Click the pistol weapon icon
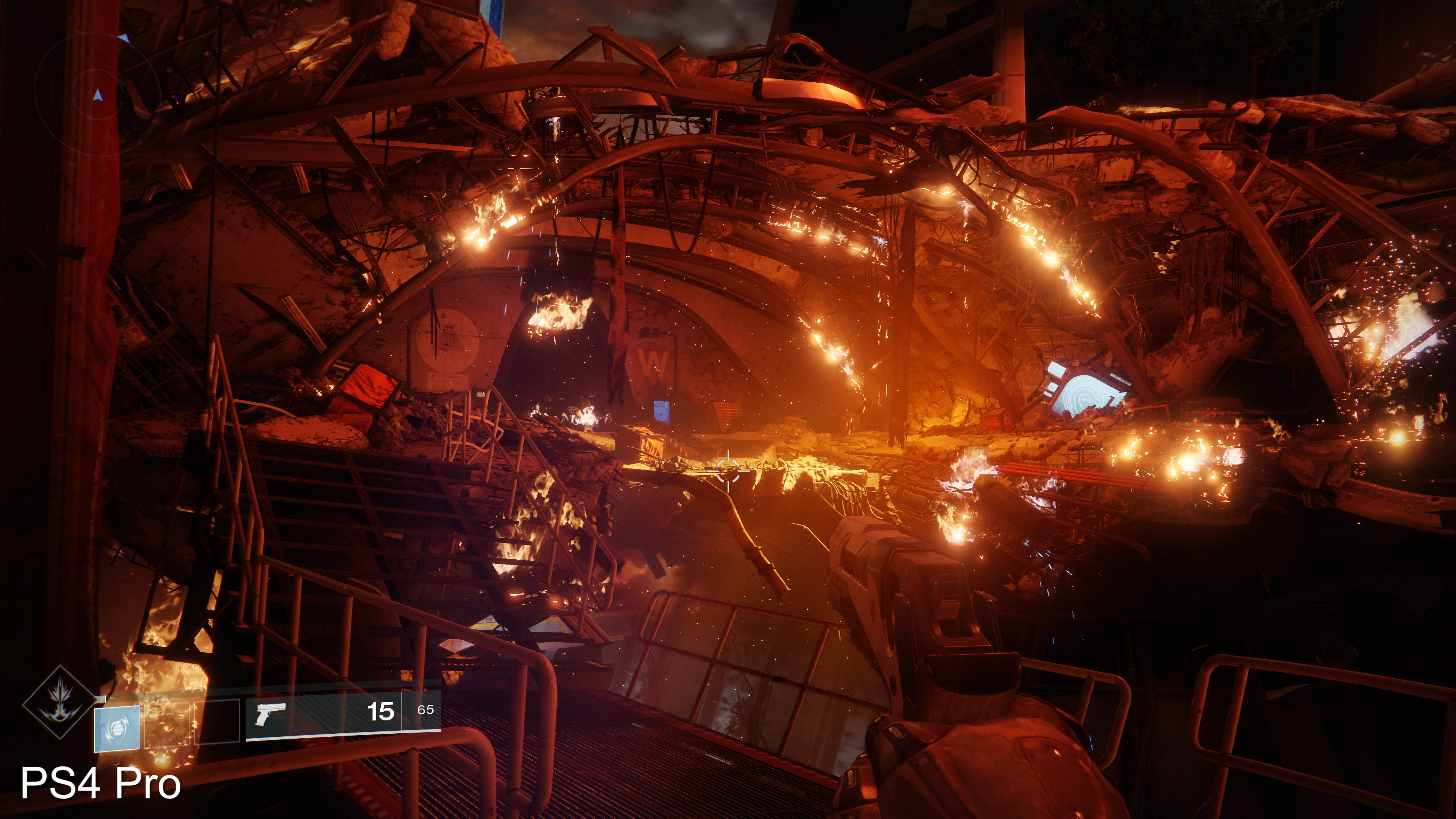The height and width of the screenshot is (819, 1456). [x=270, y=713]
